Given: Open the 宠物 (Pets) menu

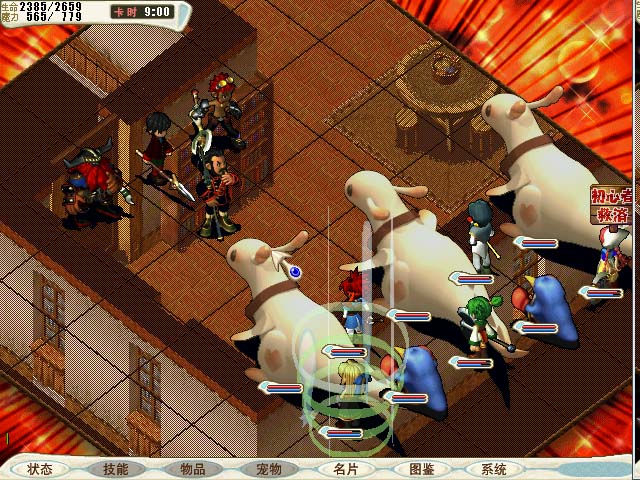Looking at the screenshot, I should 268,469.
